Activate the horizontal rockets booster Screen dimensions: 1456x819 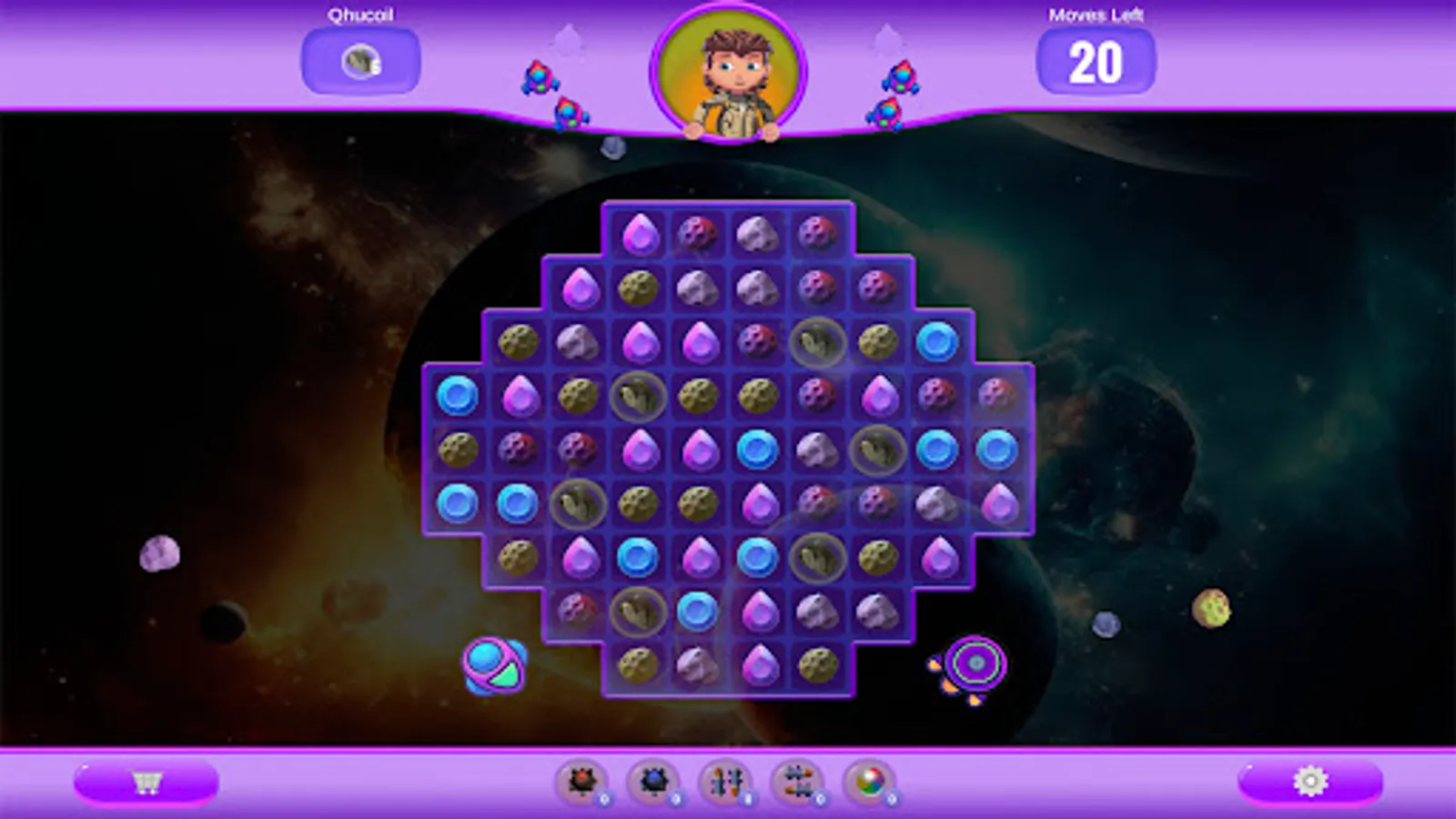coord(796,781)
